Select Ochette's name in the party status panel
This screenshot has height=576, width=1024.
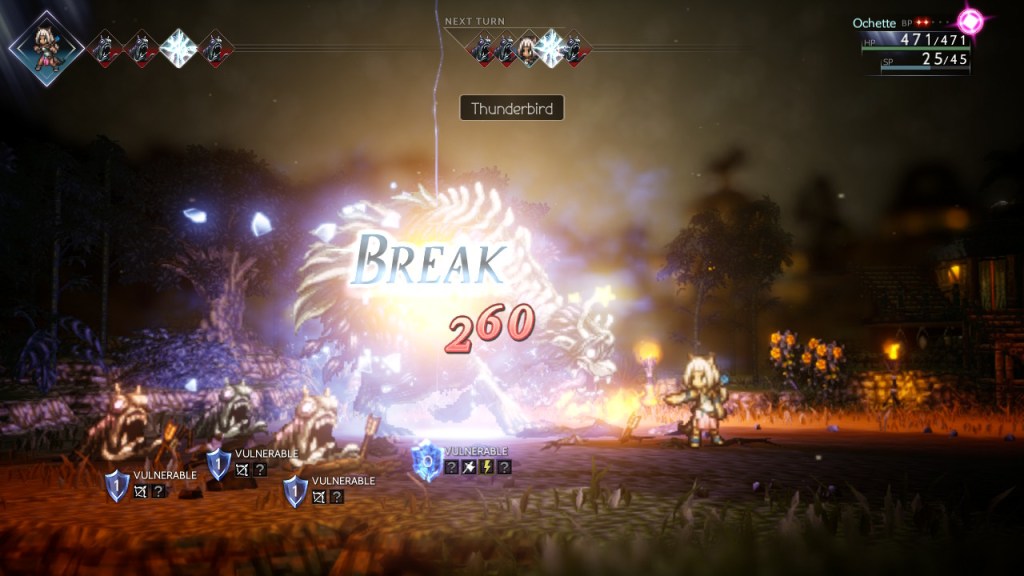point(873,22)
